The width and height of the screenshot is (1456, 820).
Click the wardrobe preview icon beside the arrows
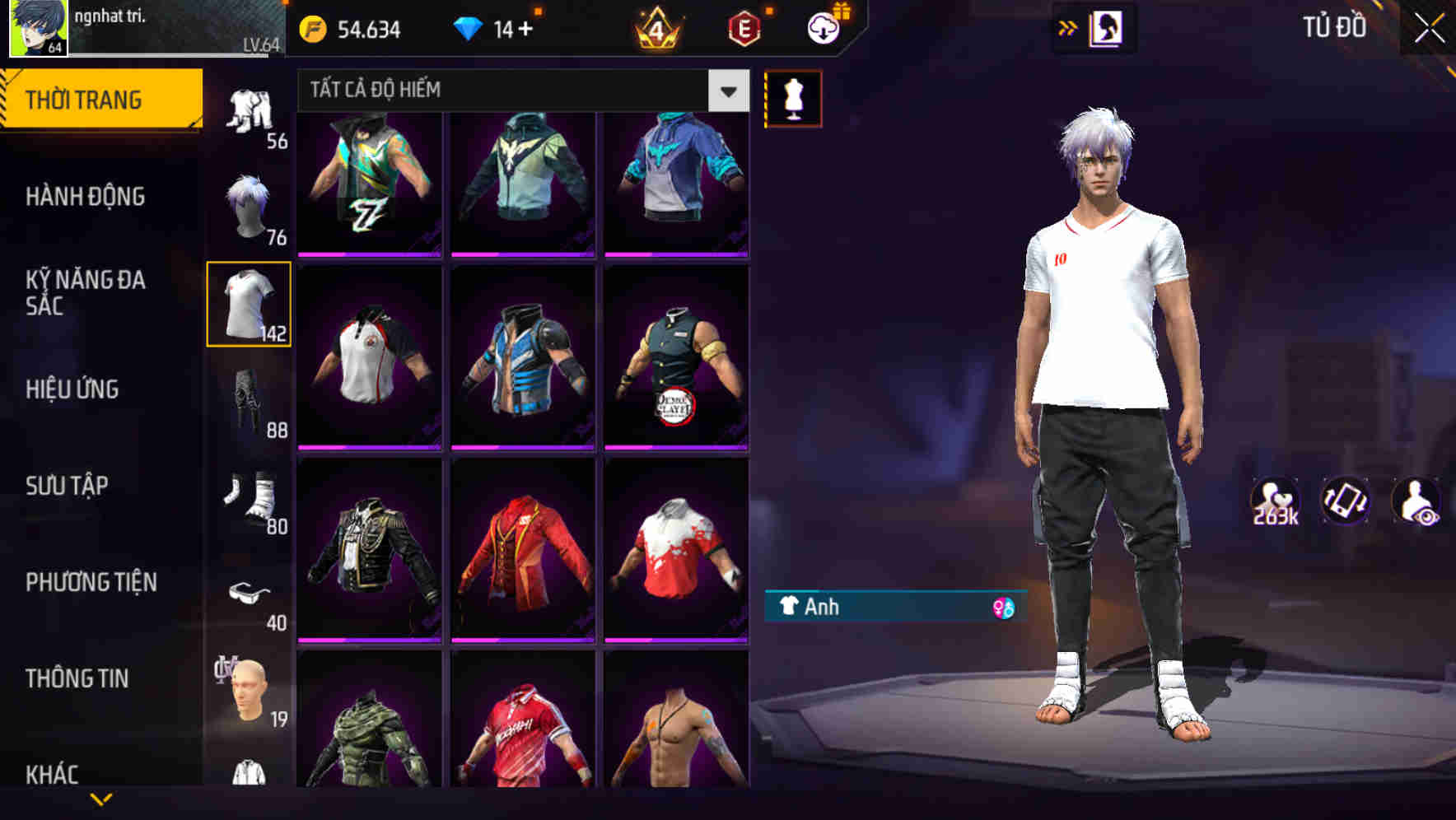click(x=1106, y=27)
